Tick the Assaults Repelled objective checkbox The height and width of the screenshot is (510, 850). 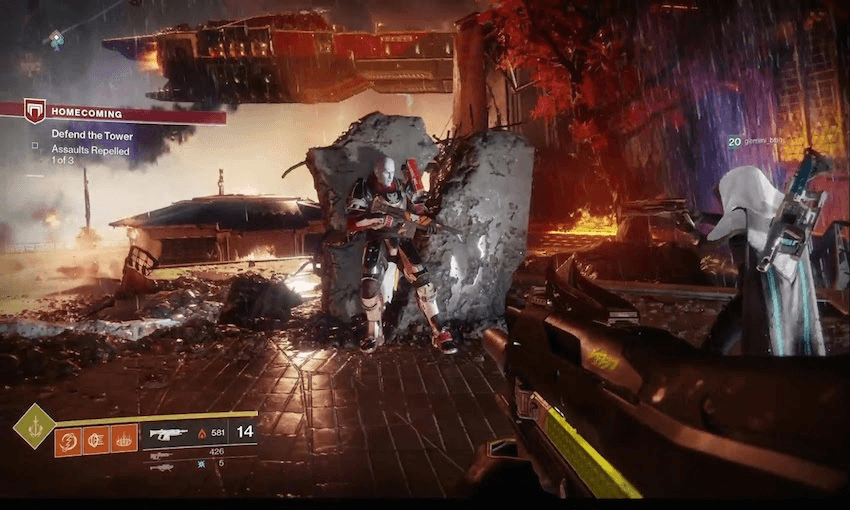click(35, 146)
